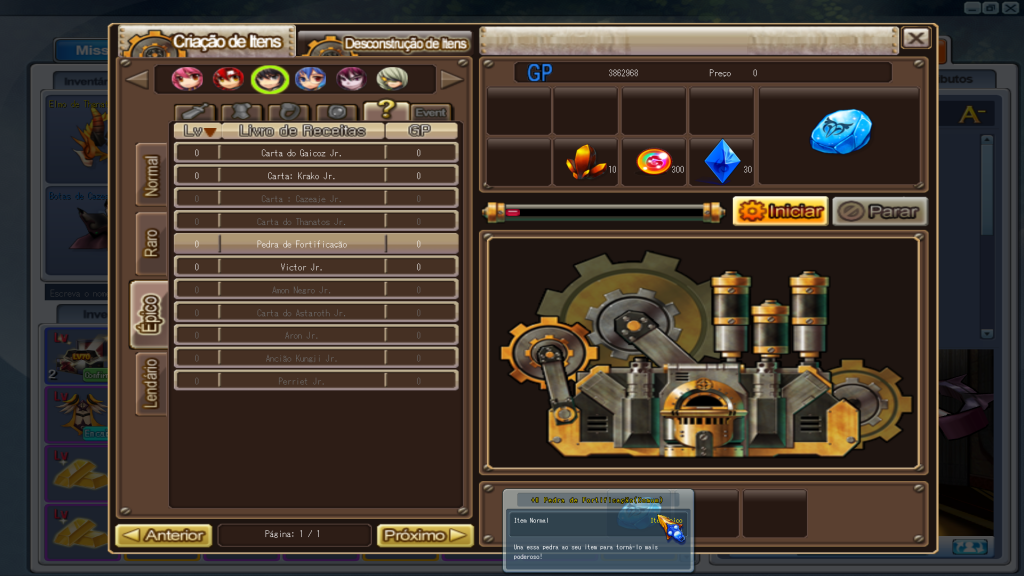The height and width of the screenshot is (576, 1024).
Task: Click the blue diamond gem material slot
Action: (x=721, y=162)
